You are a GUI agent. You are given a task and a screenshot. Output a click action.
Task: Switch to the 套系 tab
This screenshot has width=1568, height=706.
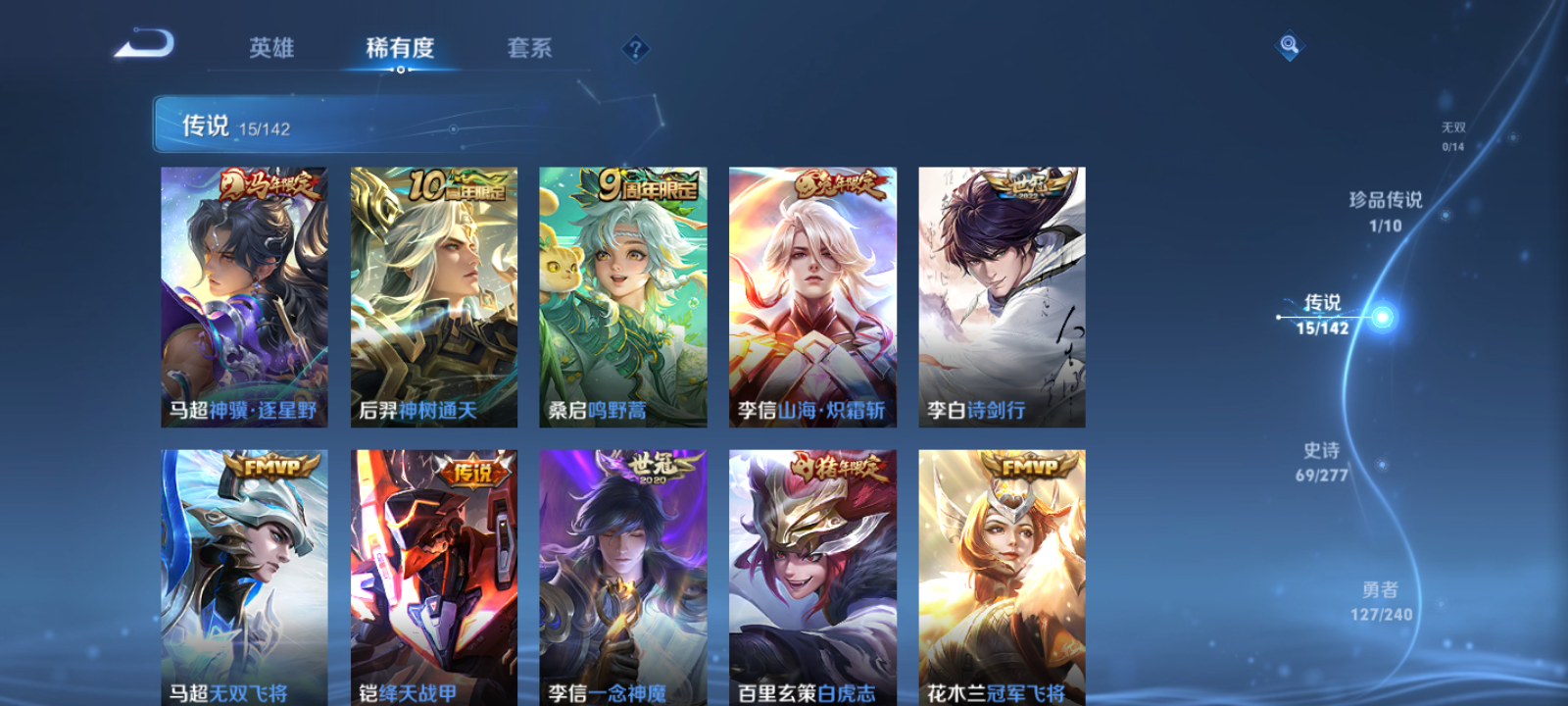click(x=530, y=48)
